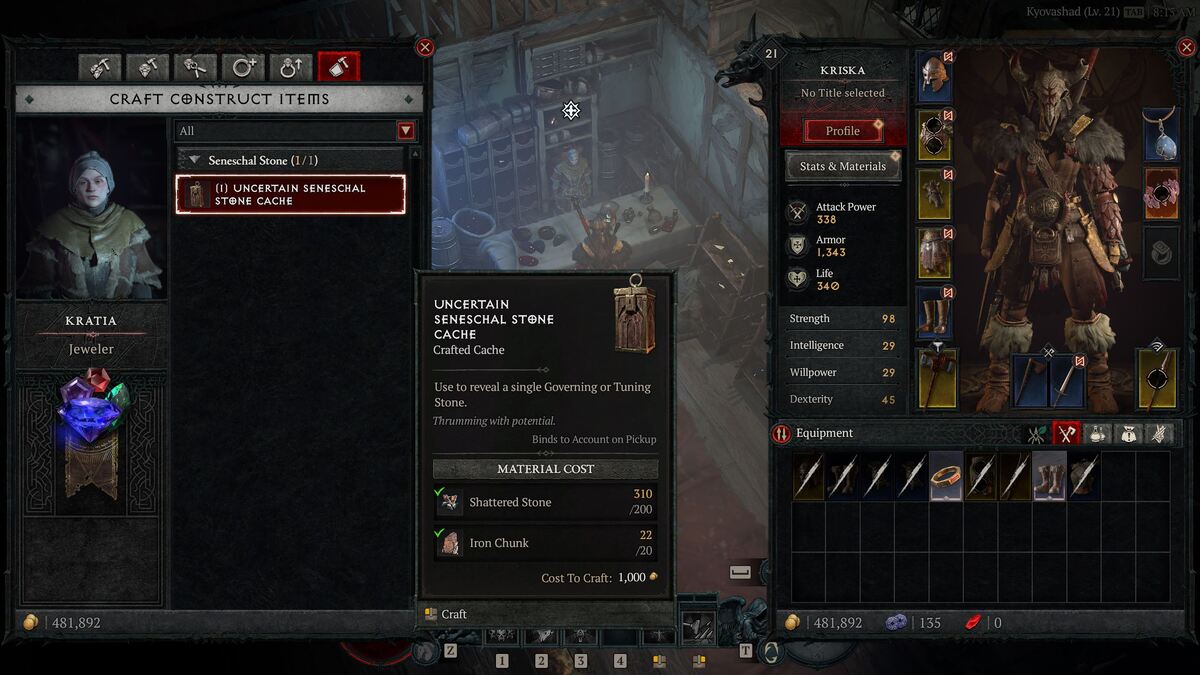
Task: Switch to the active Craft Construct Items tab
Action: tap(338, 67)
